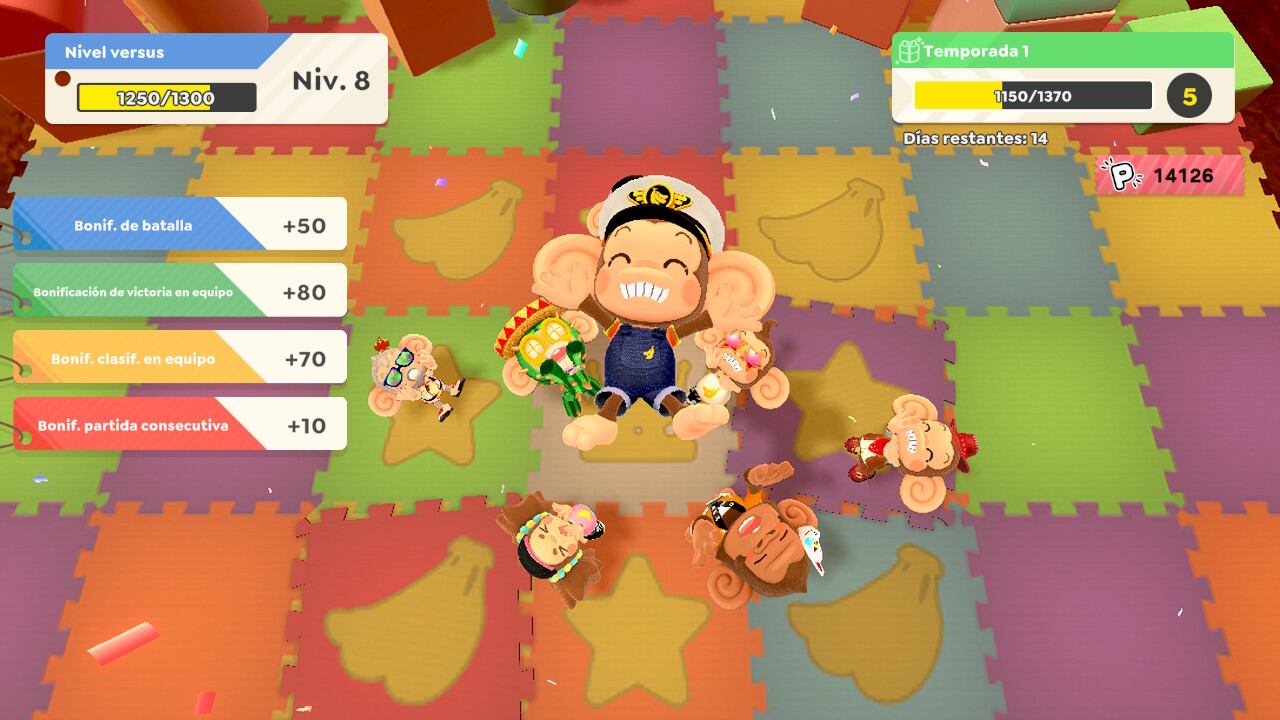
Task: Select the Nivel versus level panel
Action: (216, 78)
